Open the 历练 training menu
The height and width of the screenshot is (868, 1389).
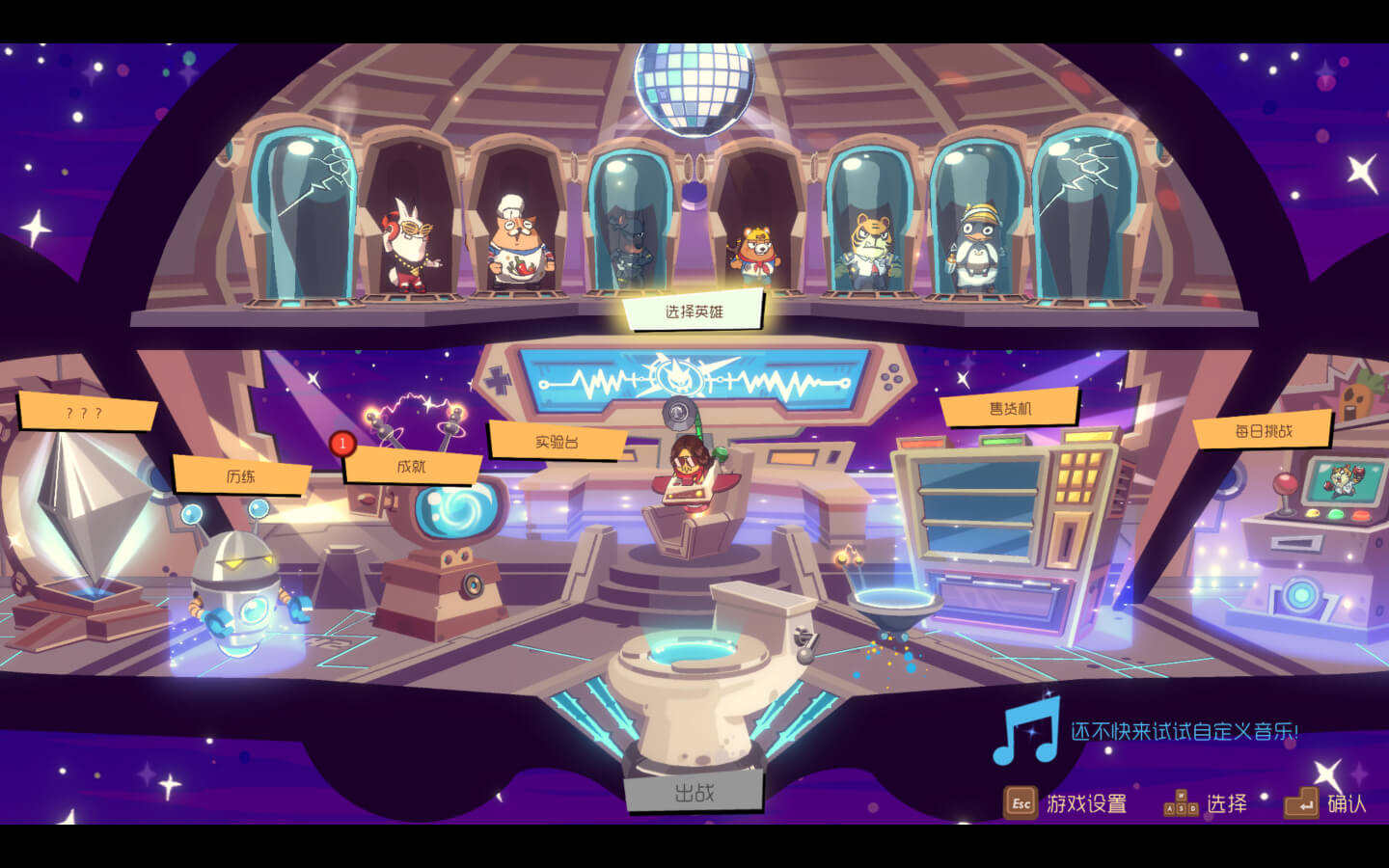pos(241,476)
